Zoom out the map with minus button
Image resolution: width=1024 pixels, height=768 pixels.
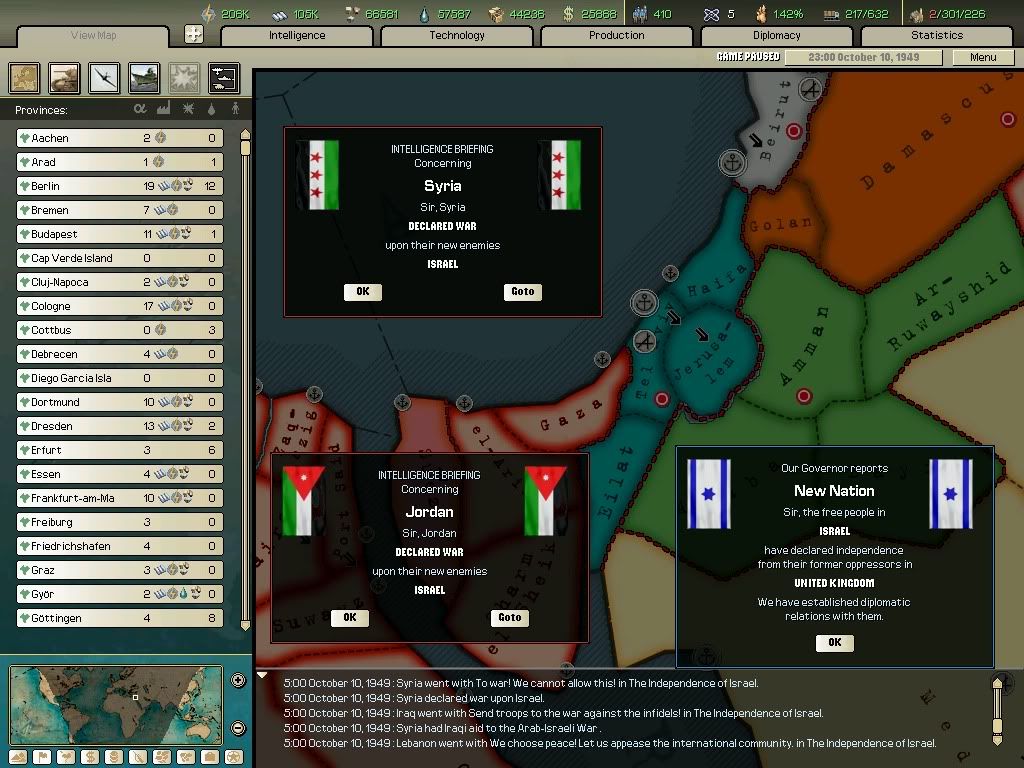238,727
